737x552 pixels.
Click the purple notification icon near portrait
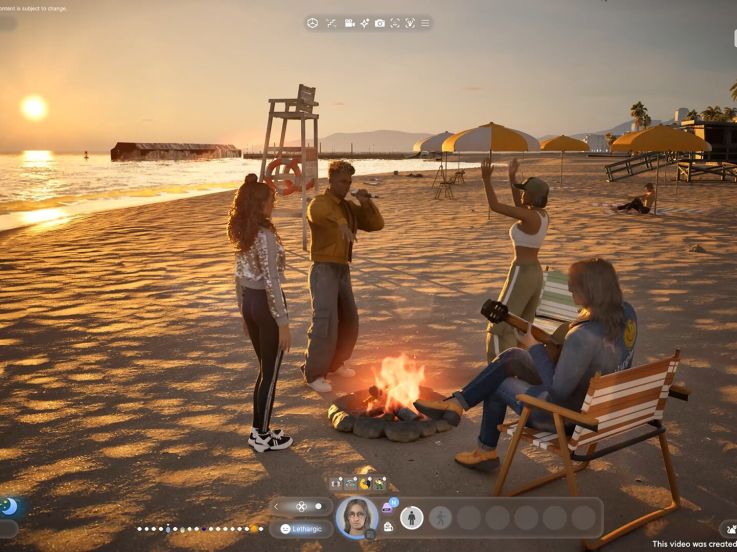coord(388,507)
